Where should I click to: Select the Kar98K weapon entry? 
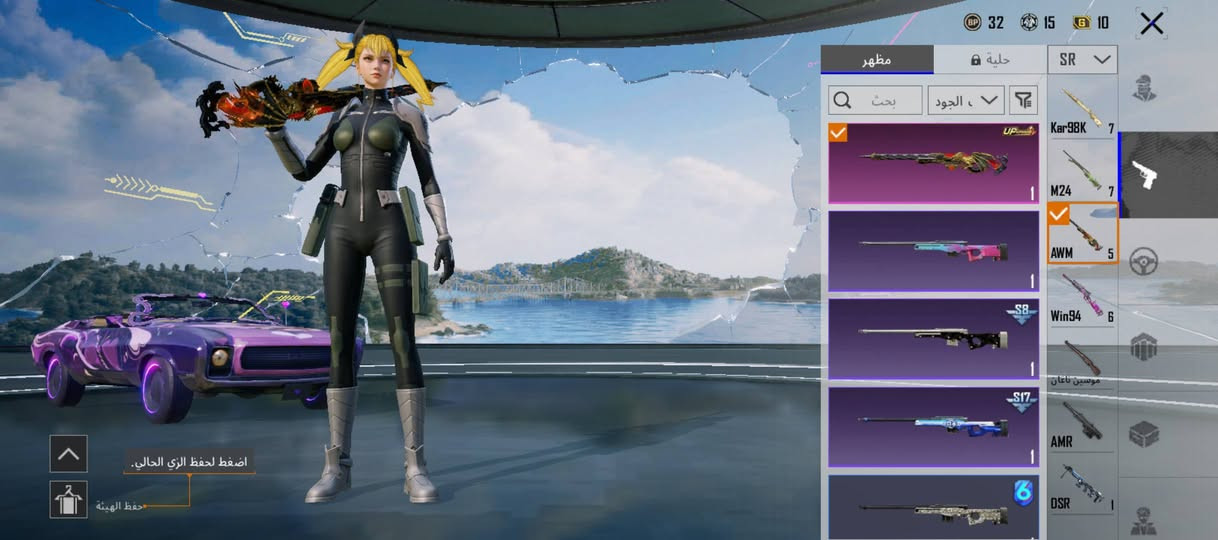coord(1083,110)
